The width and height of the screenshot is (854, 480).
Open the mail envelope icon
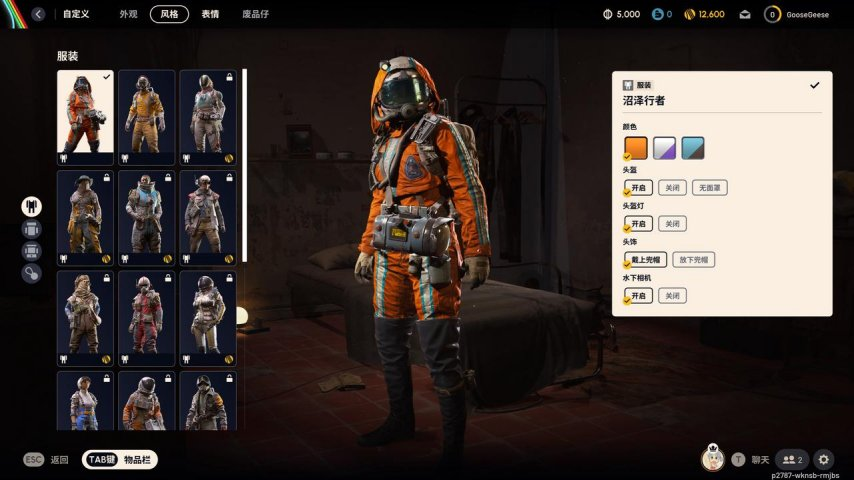(745, 14)
